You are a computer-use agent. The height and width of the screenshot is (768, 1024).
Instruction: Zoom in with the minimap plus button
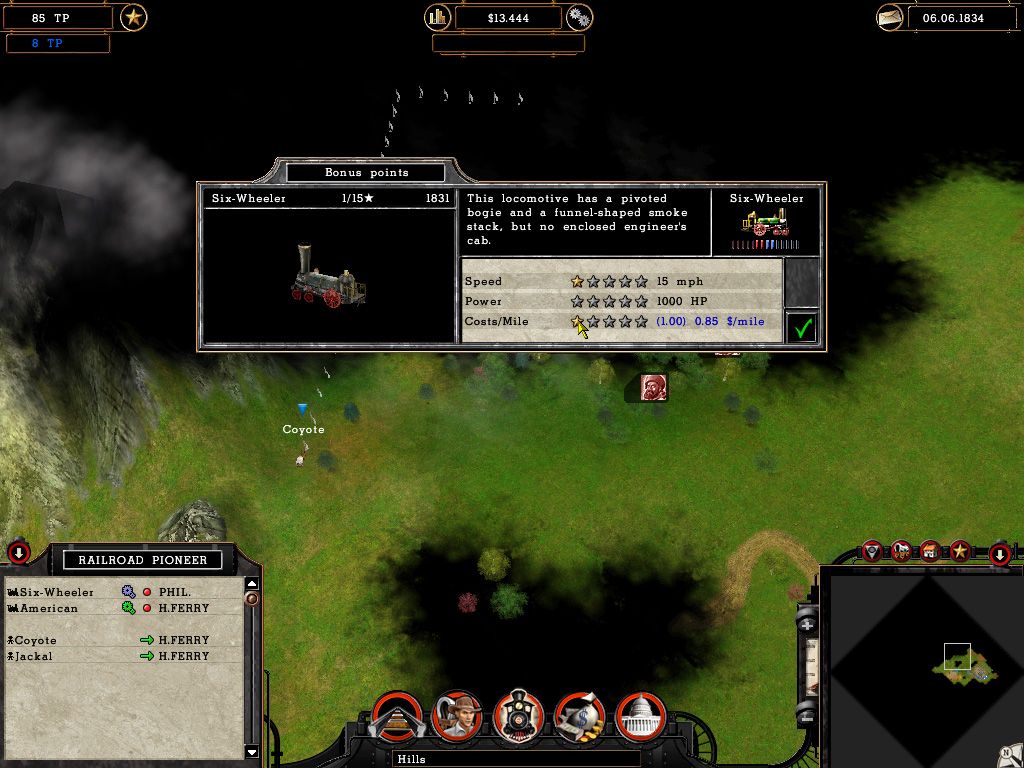[807, 624]
